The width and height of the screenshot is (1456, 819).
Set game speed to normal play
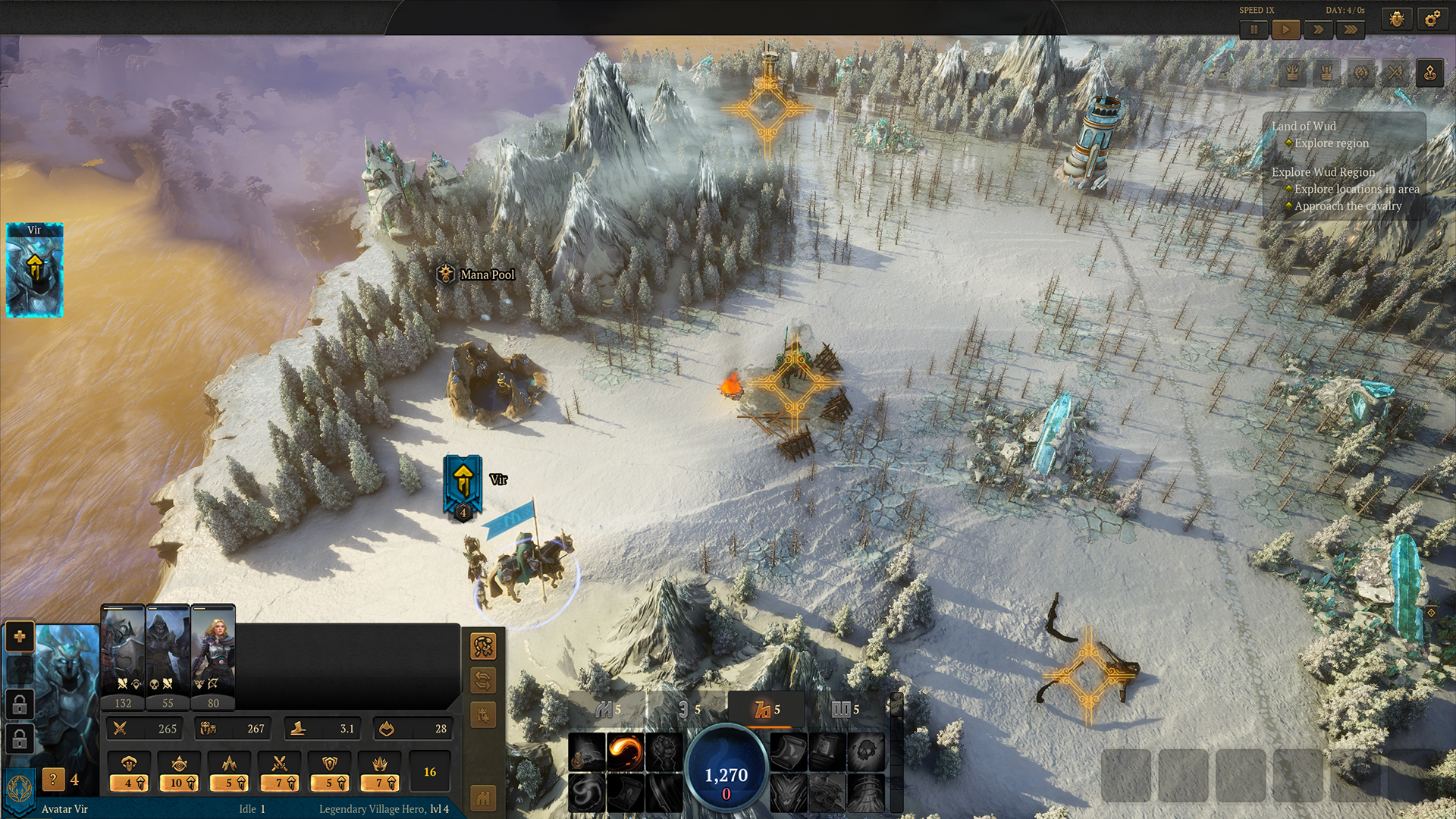click(x=1285, y=30)
